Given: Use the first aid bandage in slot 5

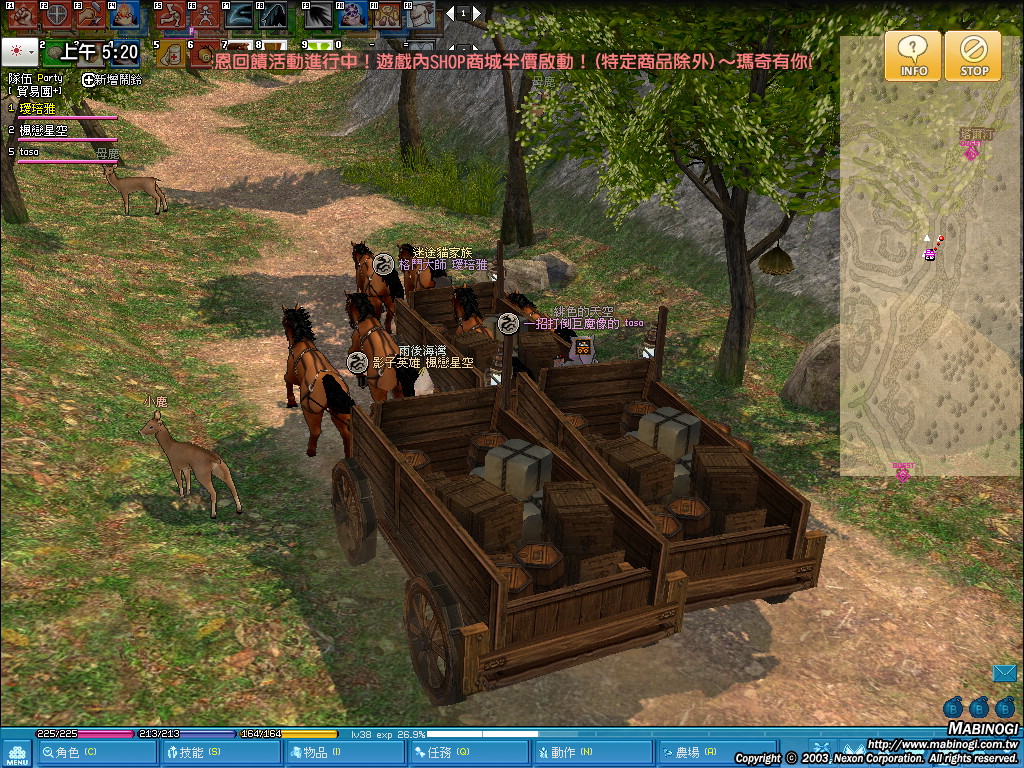Looking at the screenshot, I should [171, 53].
